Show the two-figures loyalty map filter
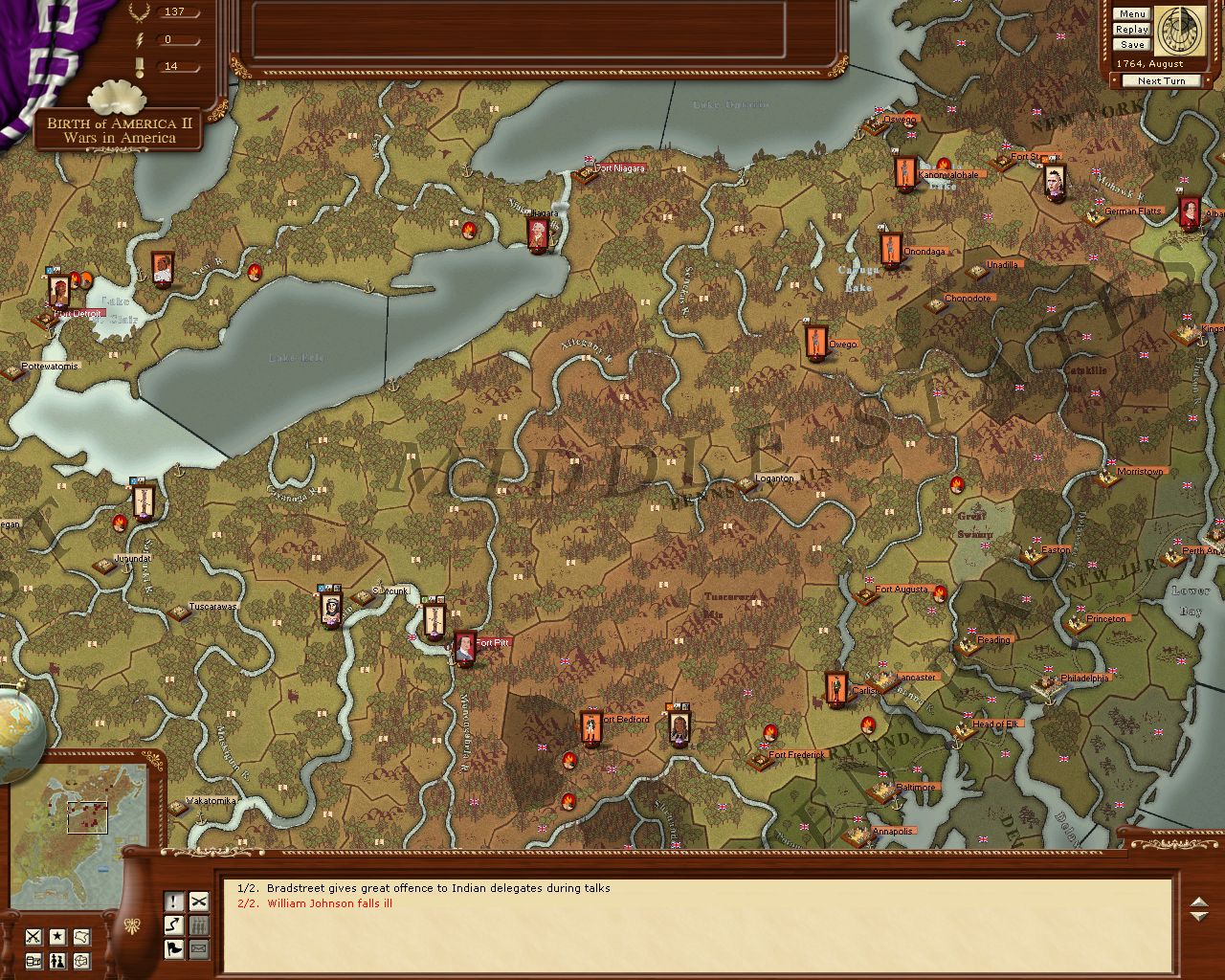The height and width of the screenshot is (980, 1225). [57, 960]
